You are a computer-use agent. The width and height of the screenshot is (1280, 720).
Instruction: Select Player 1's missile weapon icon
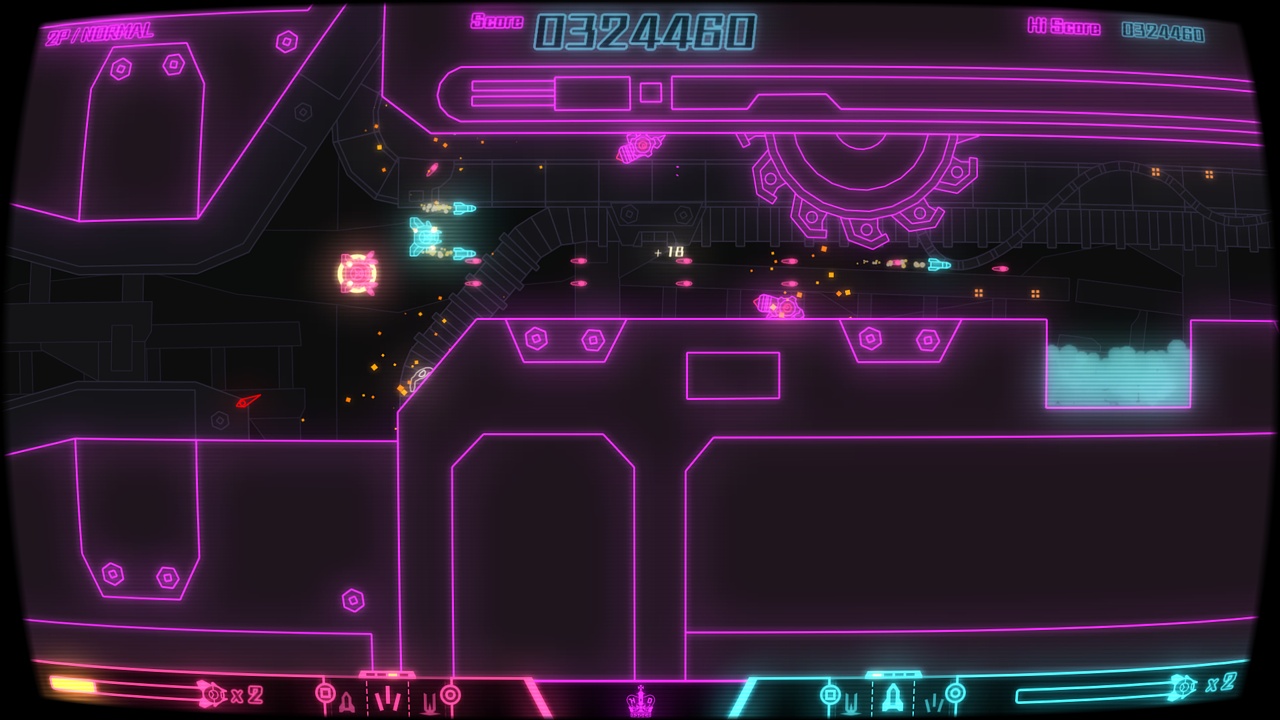click(345, 700)
